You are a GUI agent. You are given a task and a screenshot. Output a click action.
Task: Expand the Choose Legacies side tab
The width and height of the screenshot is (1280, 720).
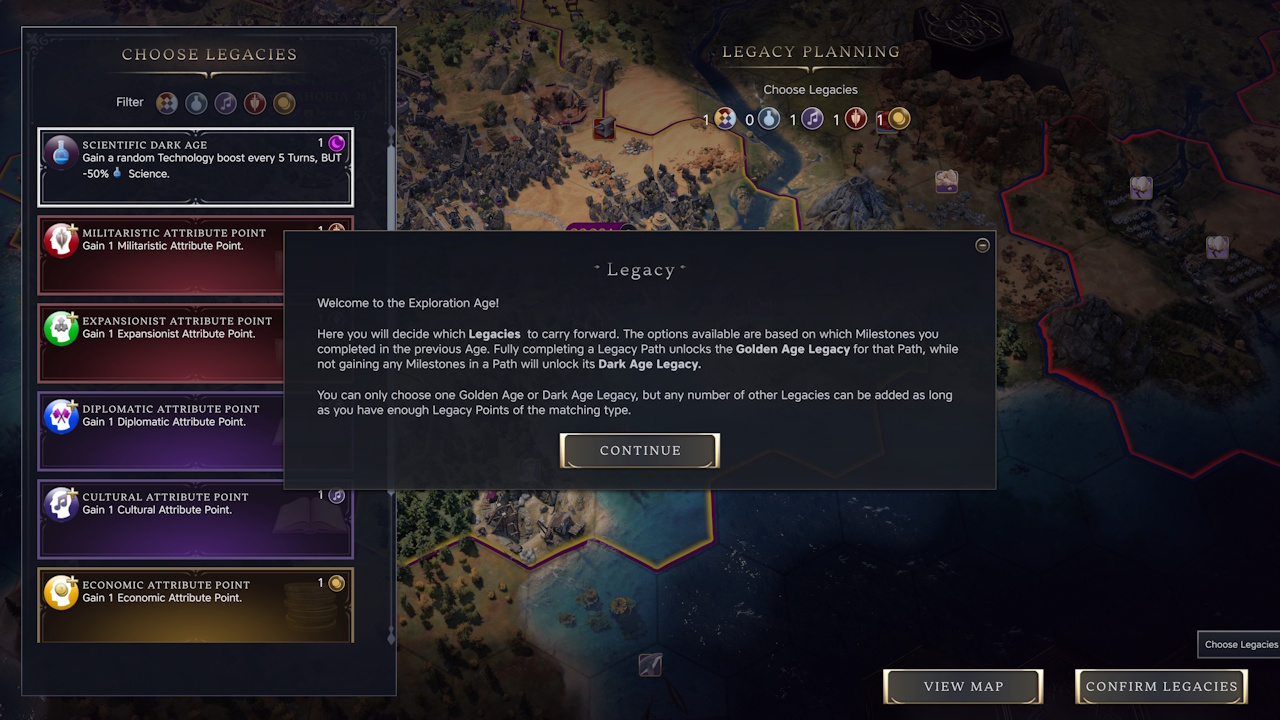1238,644
